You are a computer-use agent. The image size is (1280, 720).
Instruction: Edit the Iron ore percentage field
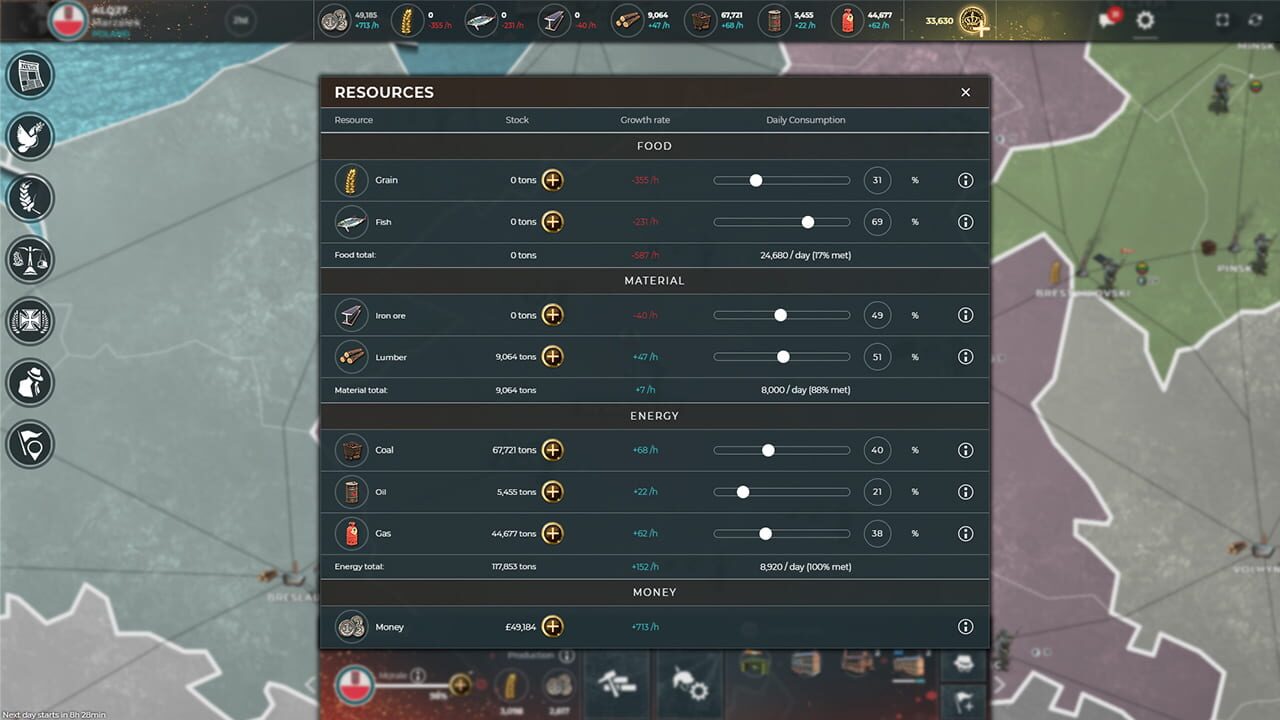click(x=877, y=314)
